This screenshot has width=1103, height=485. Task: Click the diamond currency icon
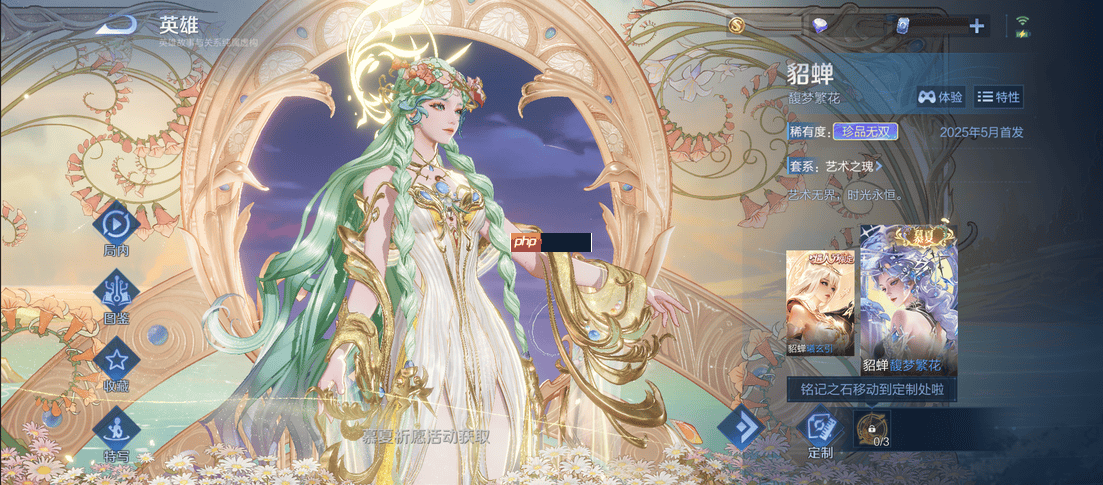(x=820, y=26)
